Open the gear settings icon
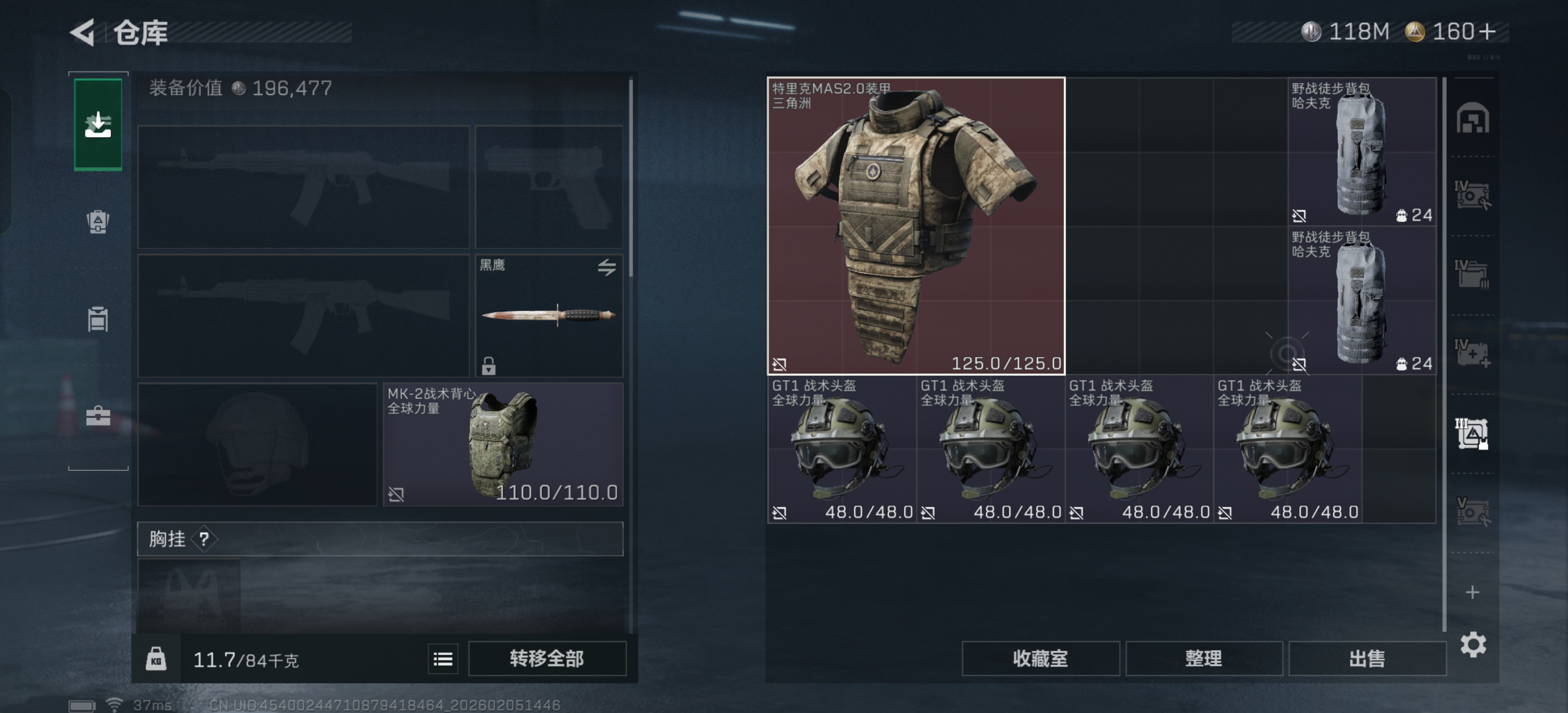Viewport: 1568px width, 713px height. [1472, 644]
